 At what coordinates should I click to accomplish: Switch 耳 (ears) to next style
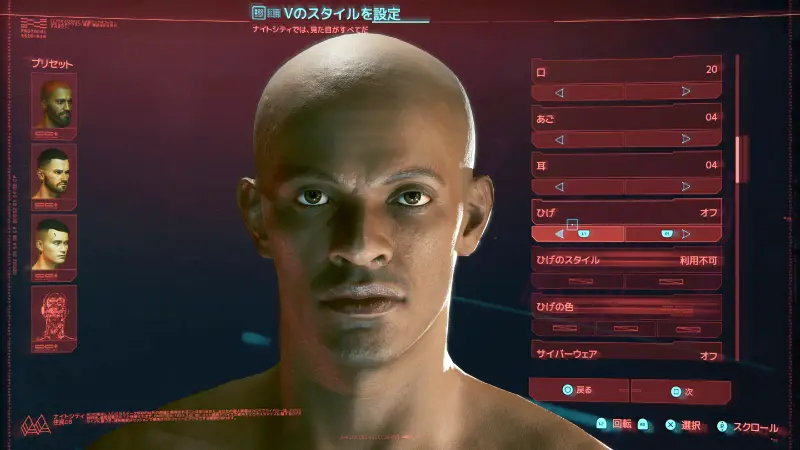[686, 187]
